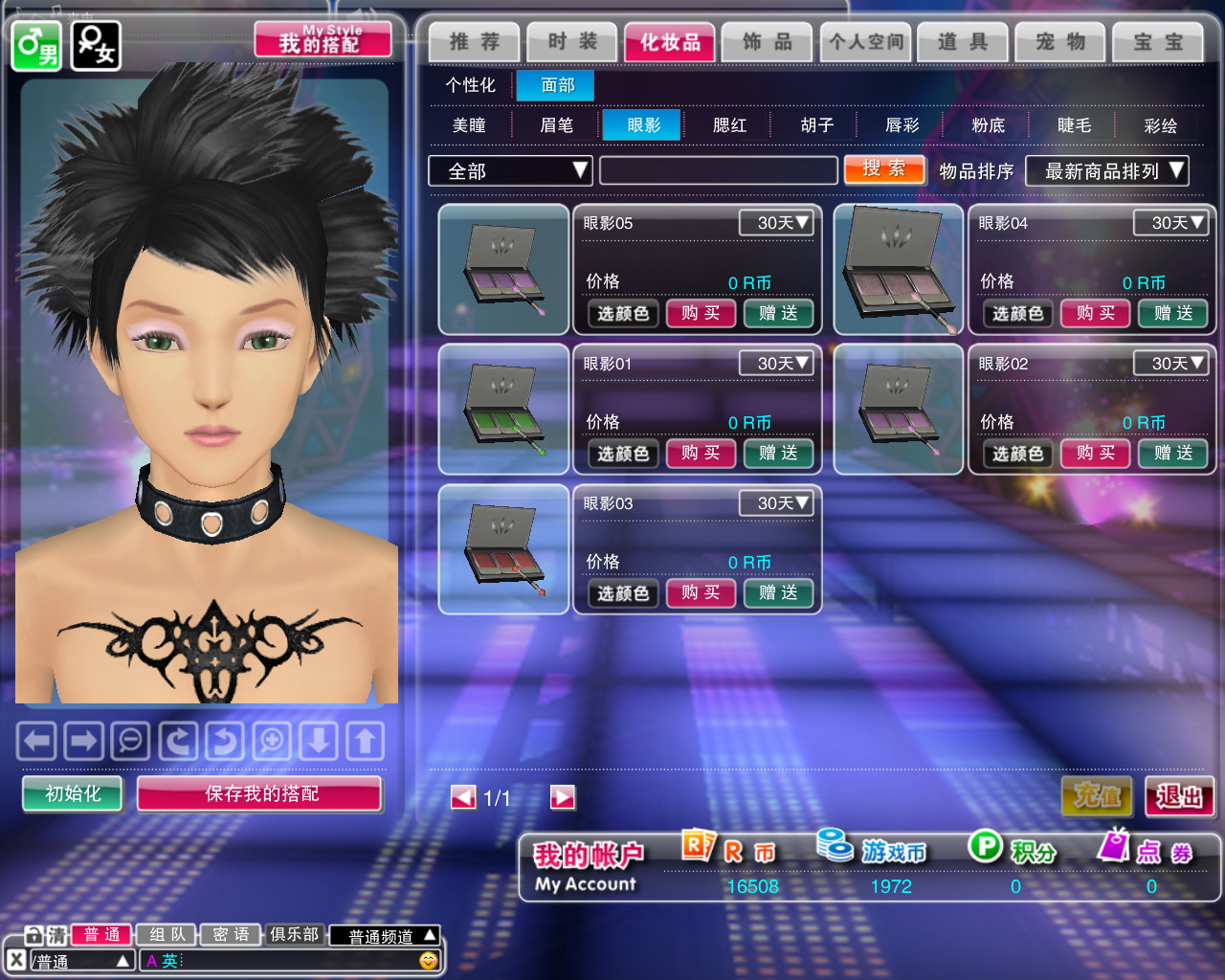Open the 全部 filter dropdown
The image size is (1225, 980).
tap(510, 171)
